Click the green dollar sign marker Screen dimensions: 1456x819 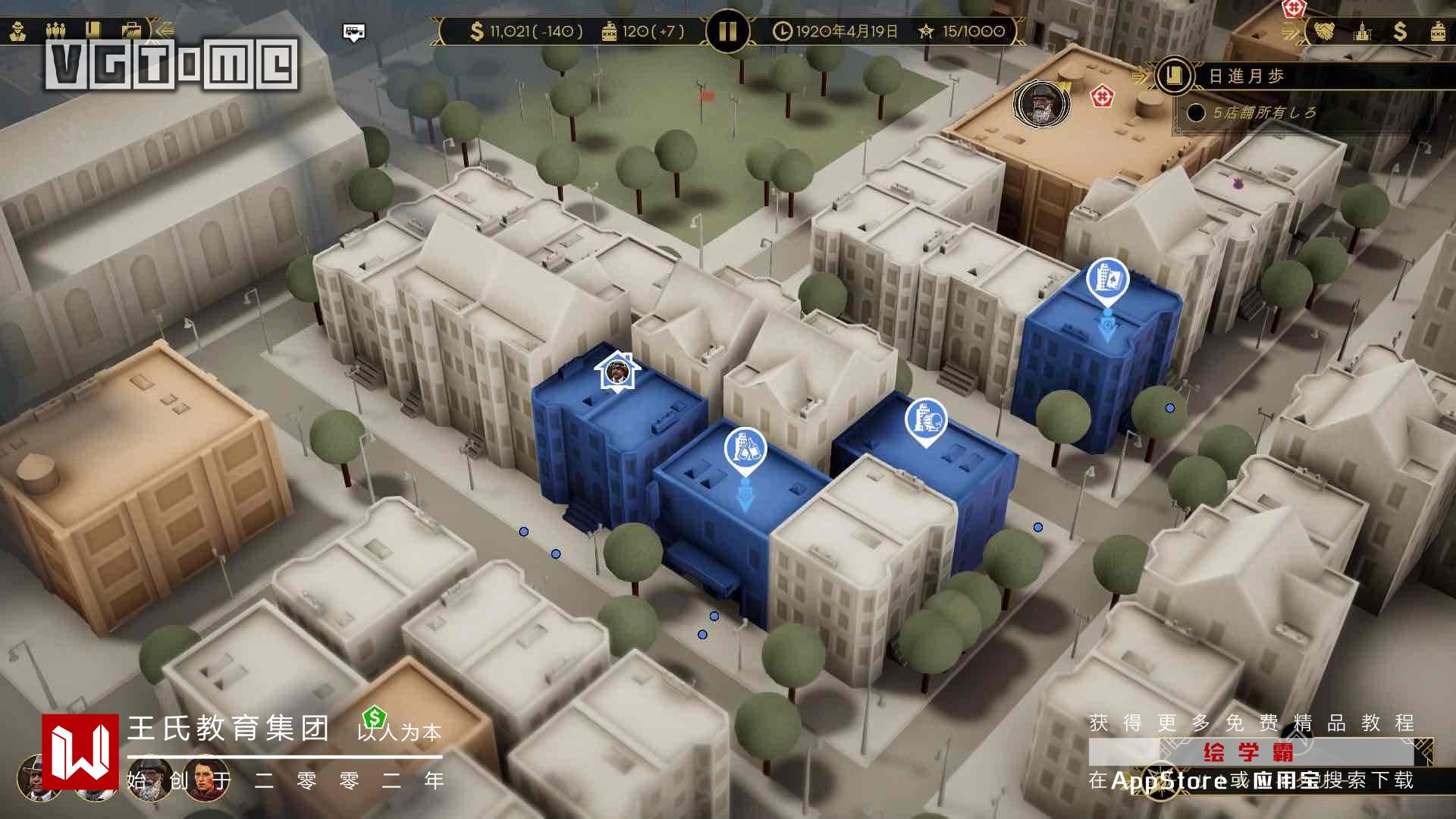click(375, 717)
